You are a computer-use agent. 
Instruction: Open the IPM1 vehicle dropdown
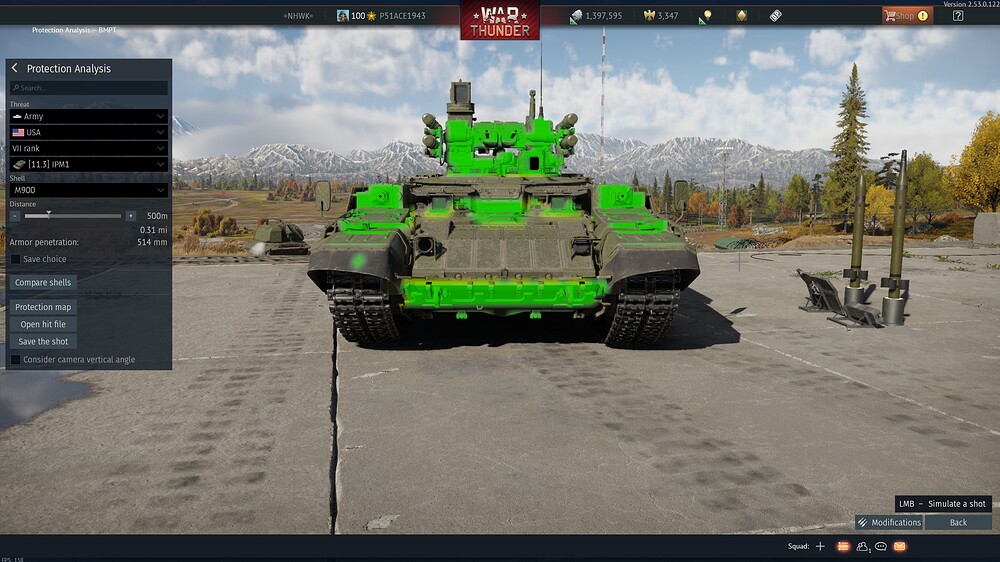click(89, 164)
